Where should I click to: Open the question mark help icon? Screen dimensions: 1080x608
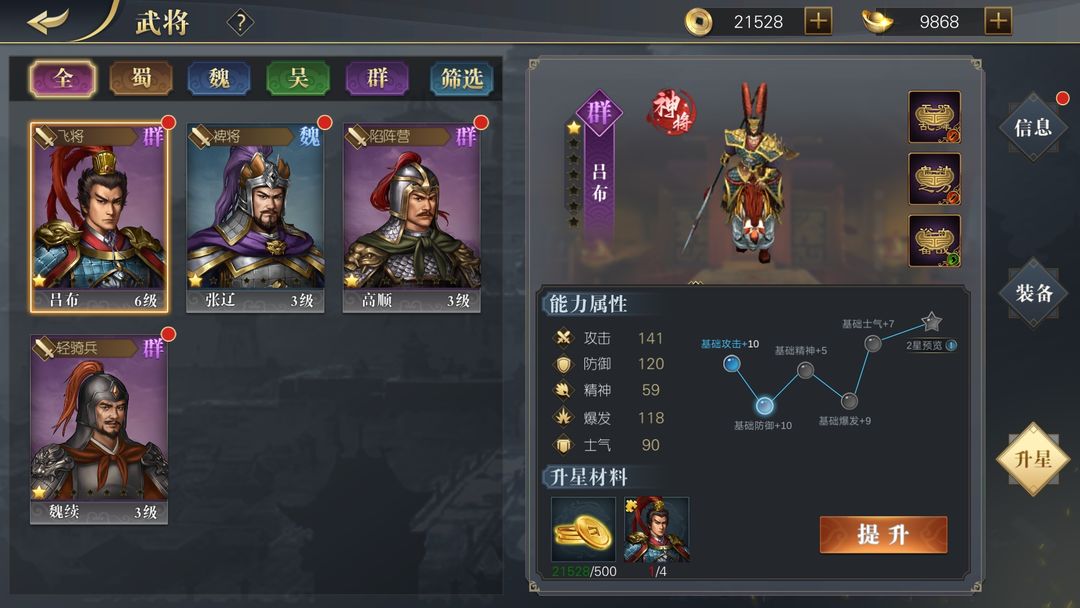[x=240, y=22]
